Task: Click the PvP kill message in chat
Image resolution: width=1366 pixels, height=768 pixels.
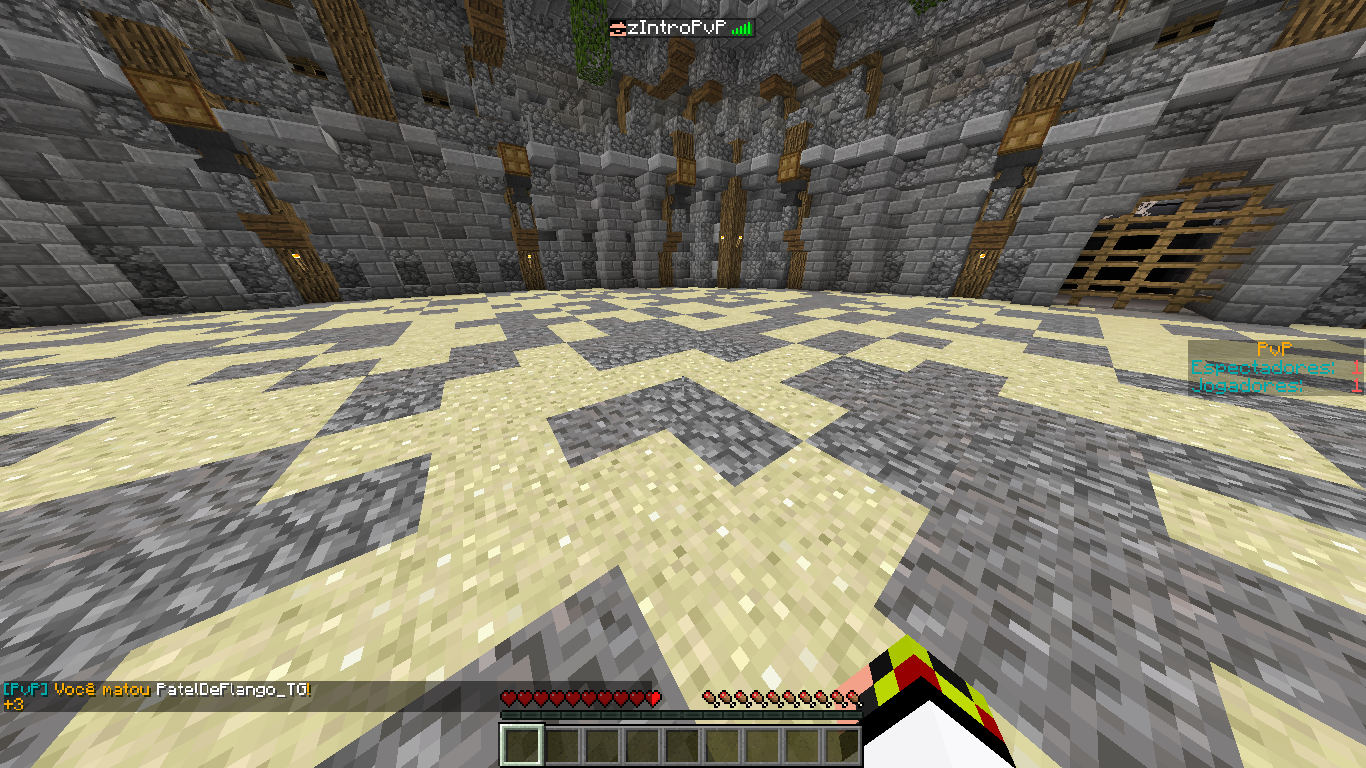Action: coord(158,690)
